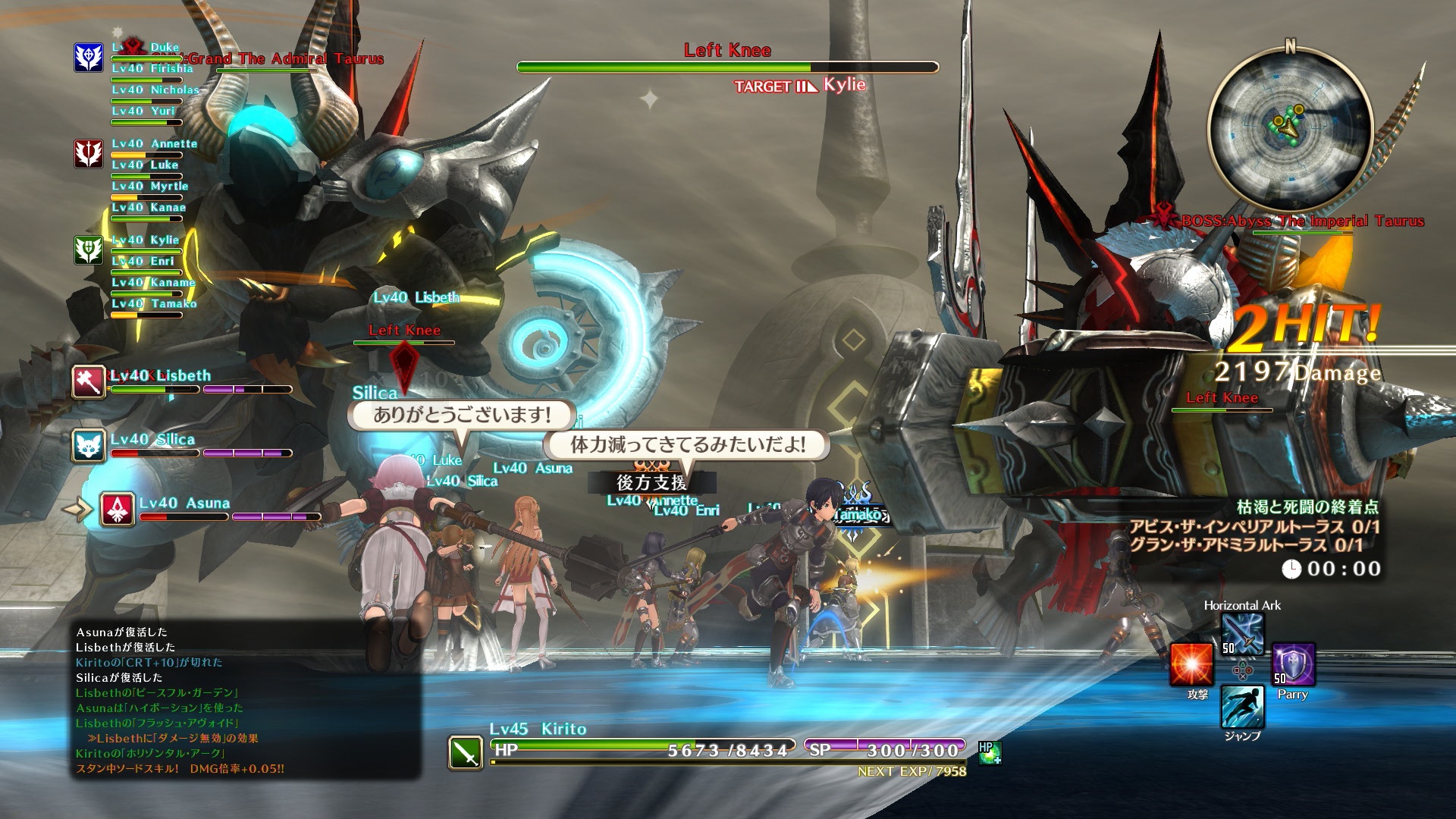This screenshot has width=1456, height=819.
Task: Click the red trident emblem beside Annette
Action: (x=88, y=149)
